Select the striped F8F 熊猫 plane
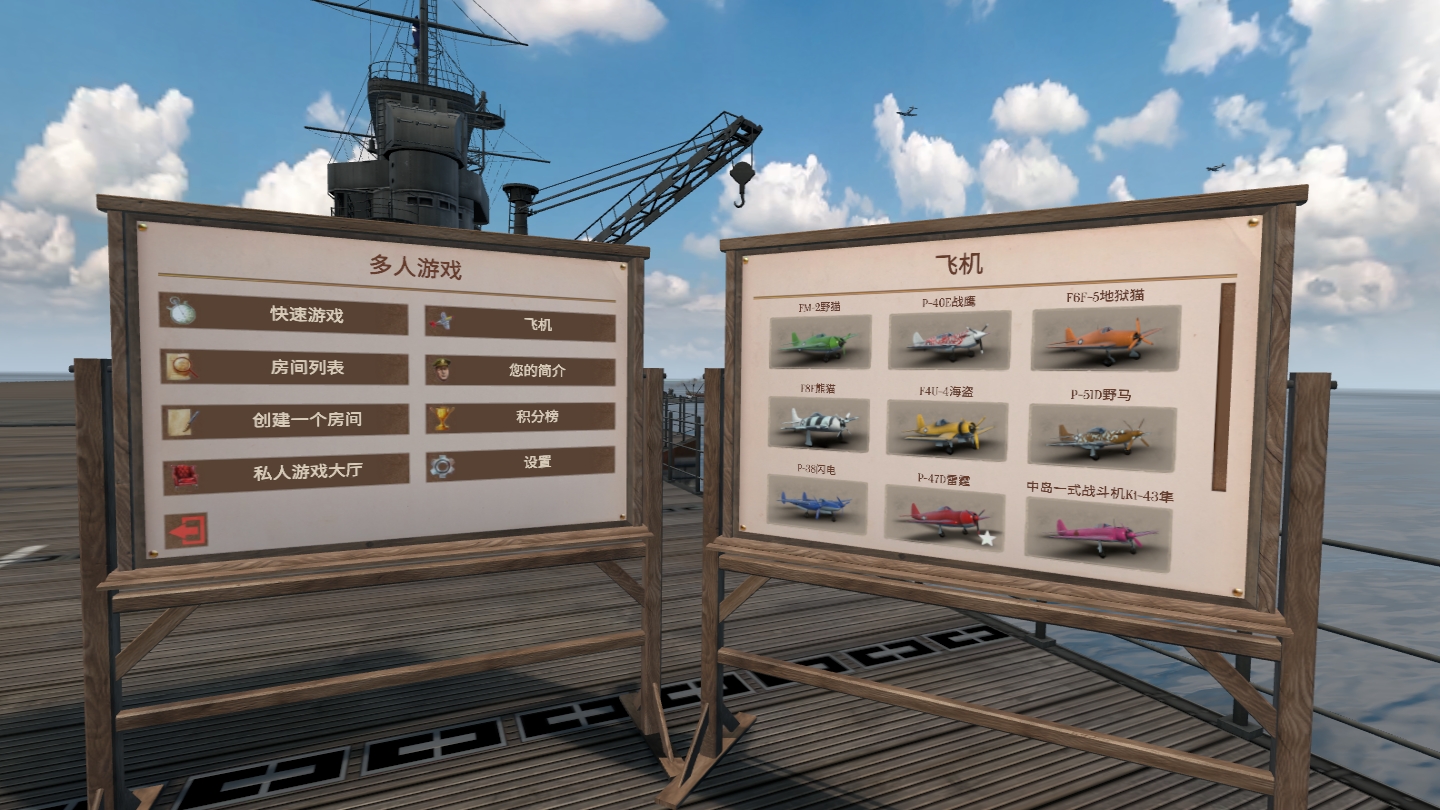This screenshot has height=810, width=1440. [819, 424]
